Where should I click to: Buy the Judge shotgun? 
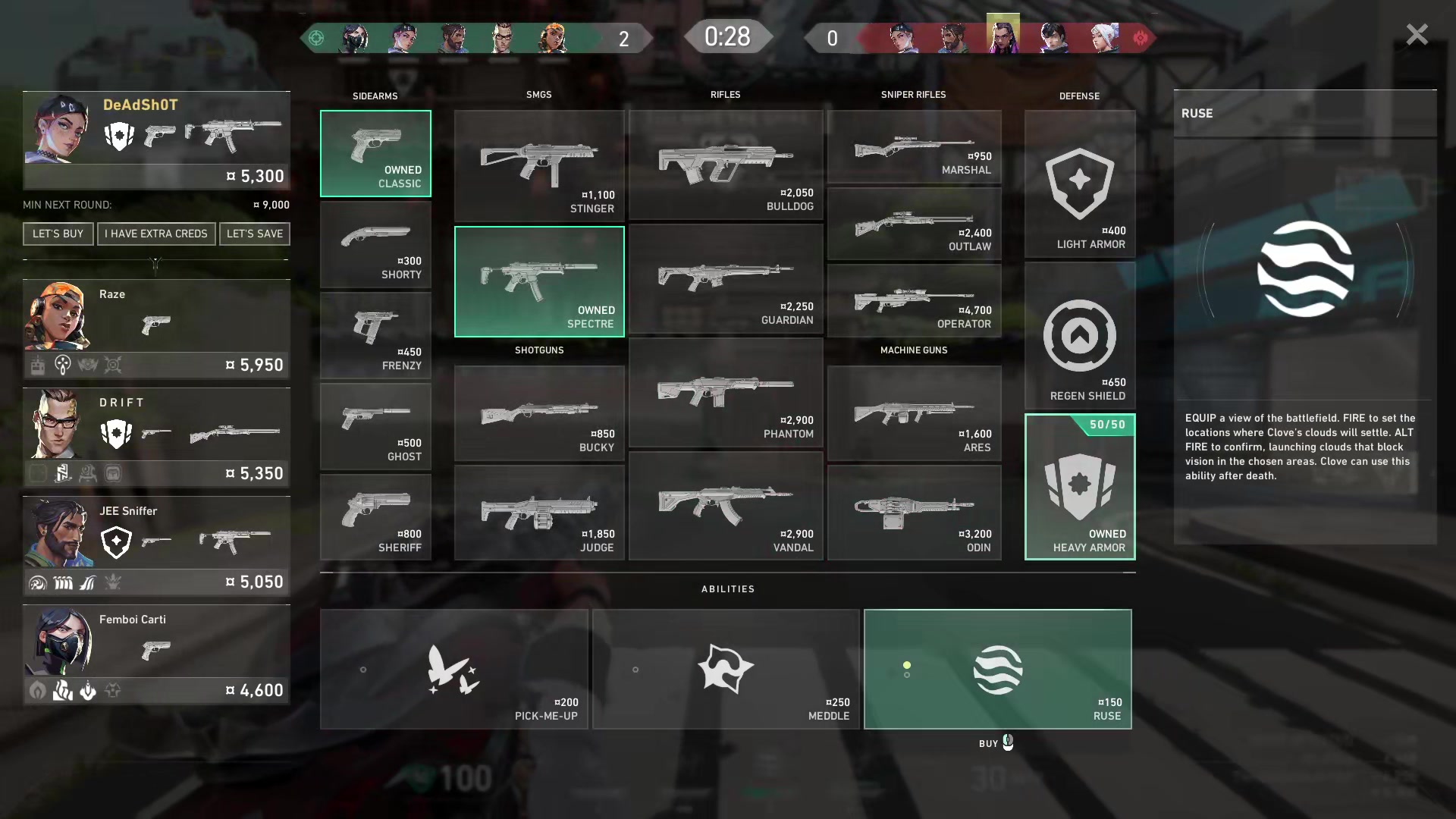[539, 513]
